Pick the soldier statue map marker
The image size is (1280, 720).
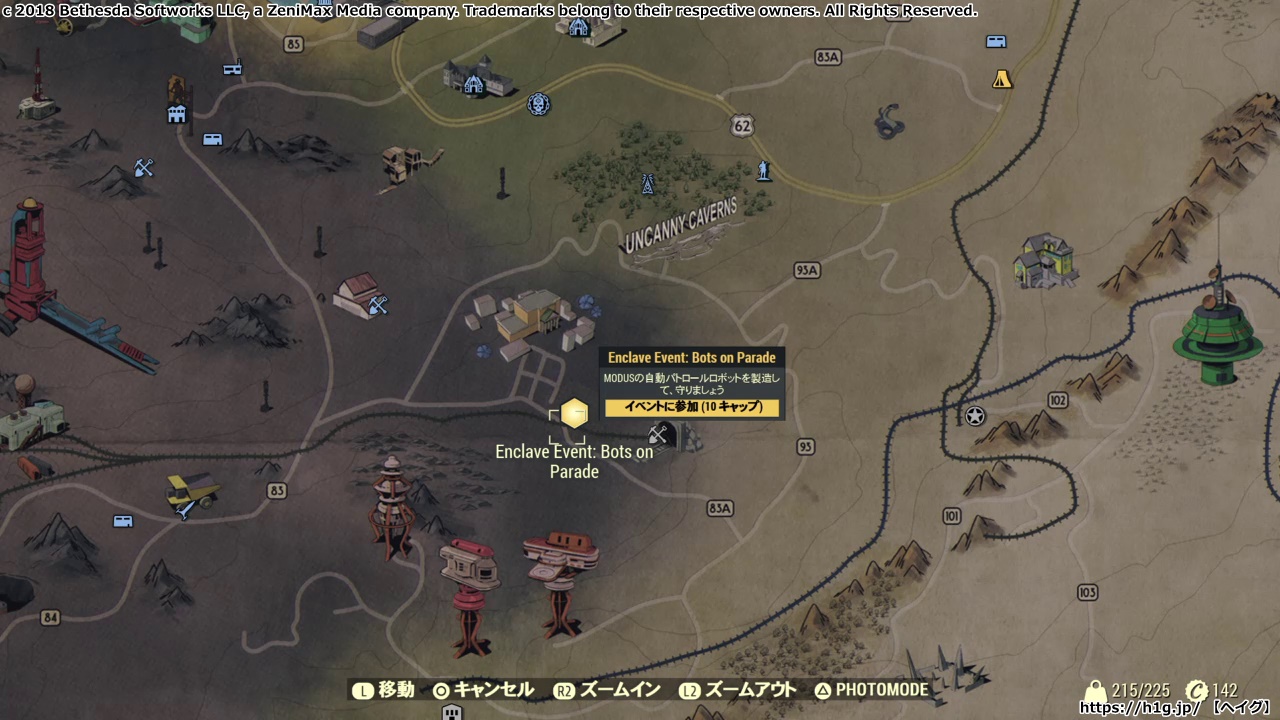pyautogui.click(x=764, y=170)
